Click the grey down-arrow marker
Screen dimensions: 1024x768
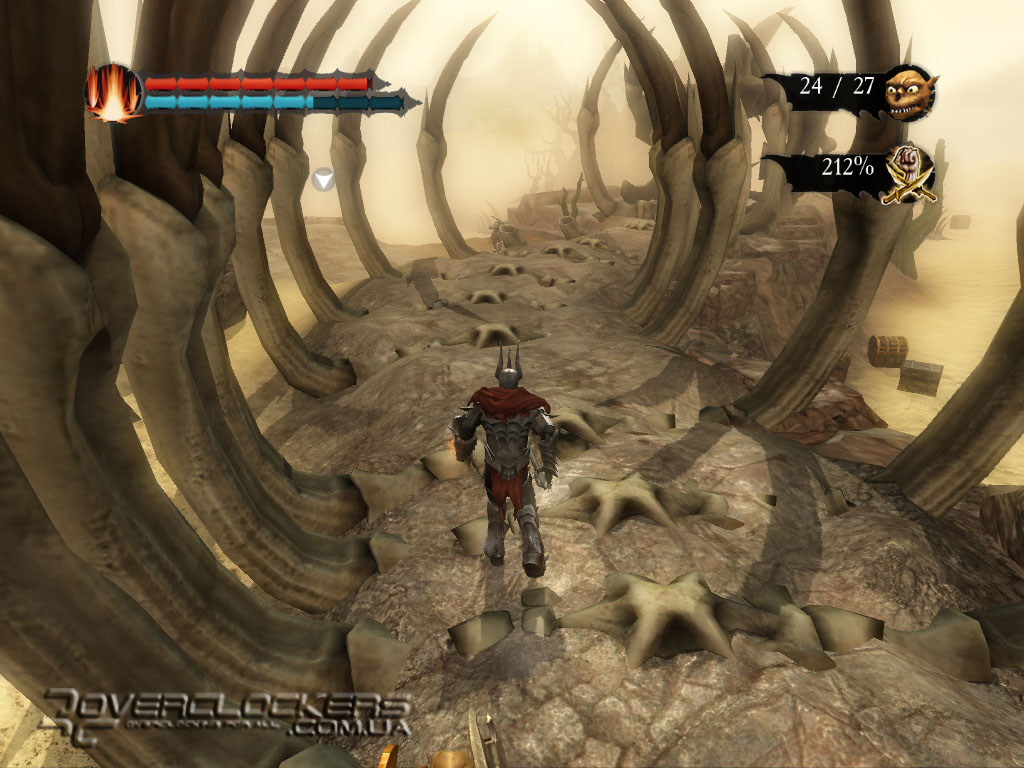pos(322,179)
